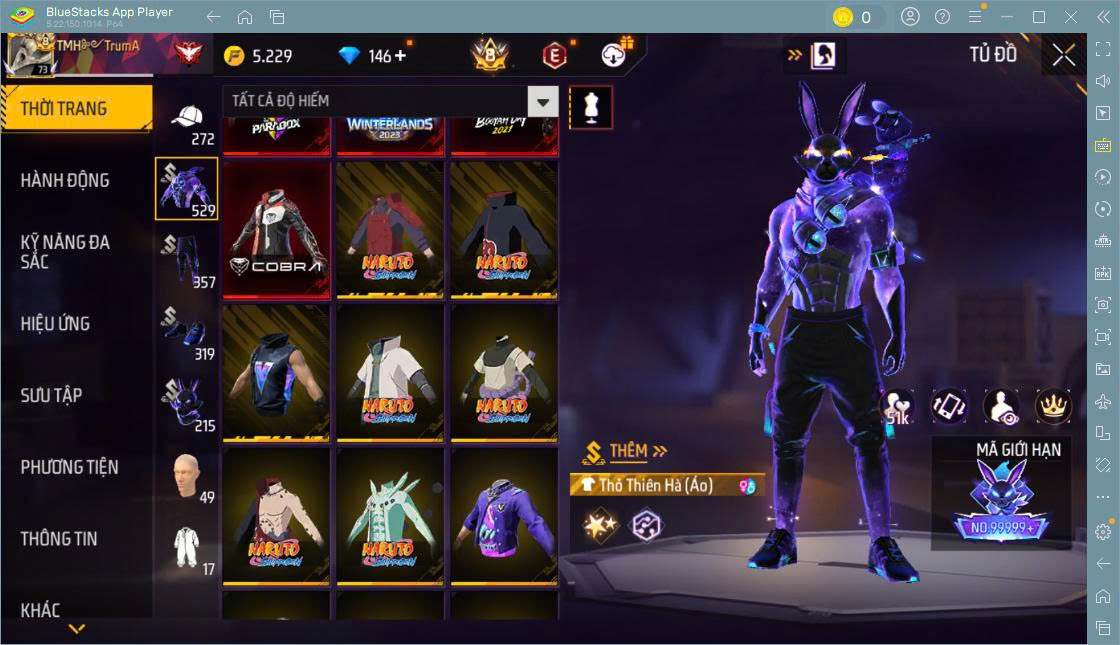Open the bald head category showing 49
Image resolution: width=1120 pixels, height=645 pixels.
[x=187, y=475]
